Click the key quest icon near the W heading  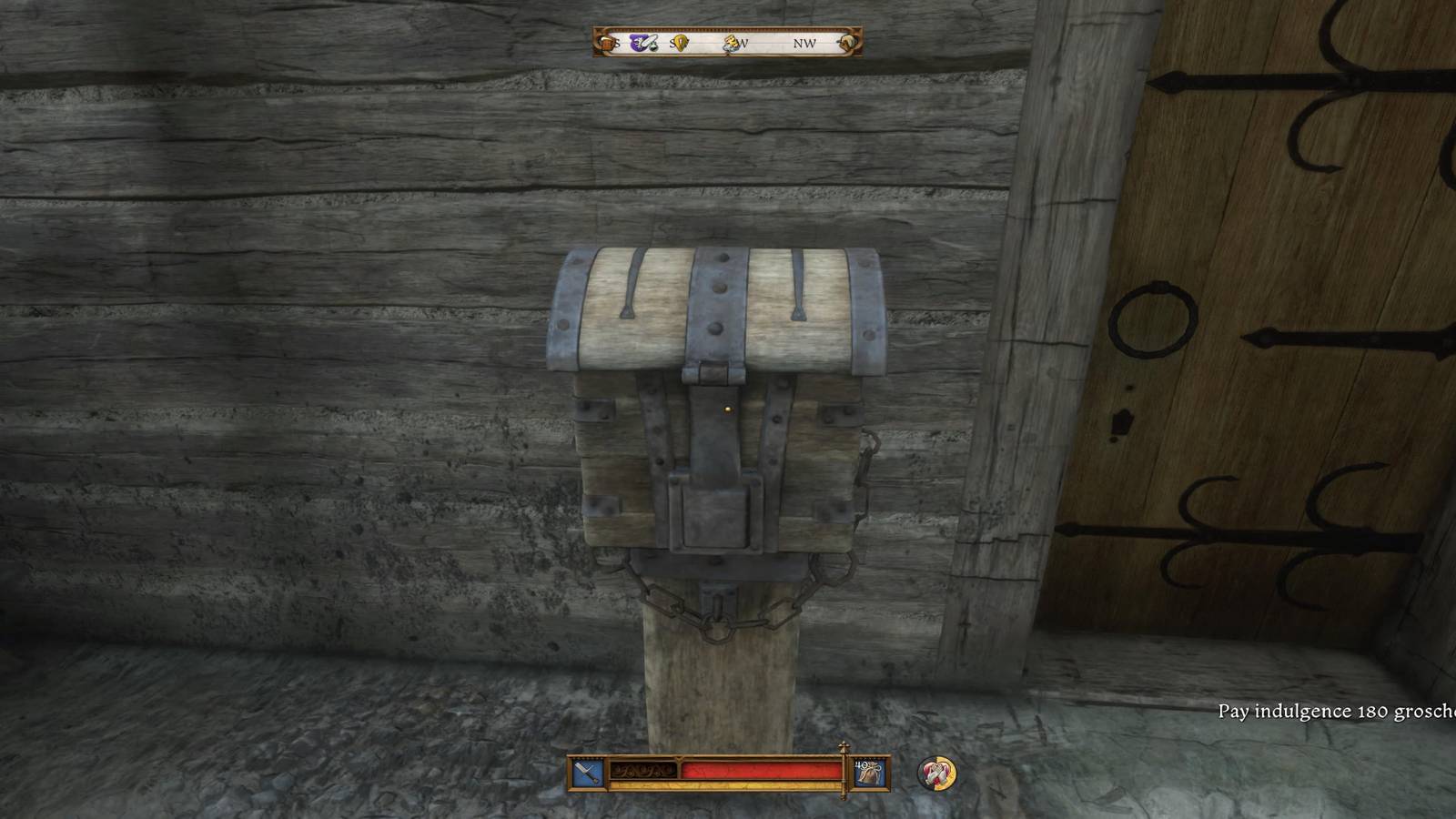click(x=731, y=42)
